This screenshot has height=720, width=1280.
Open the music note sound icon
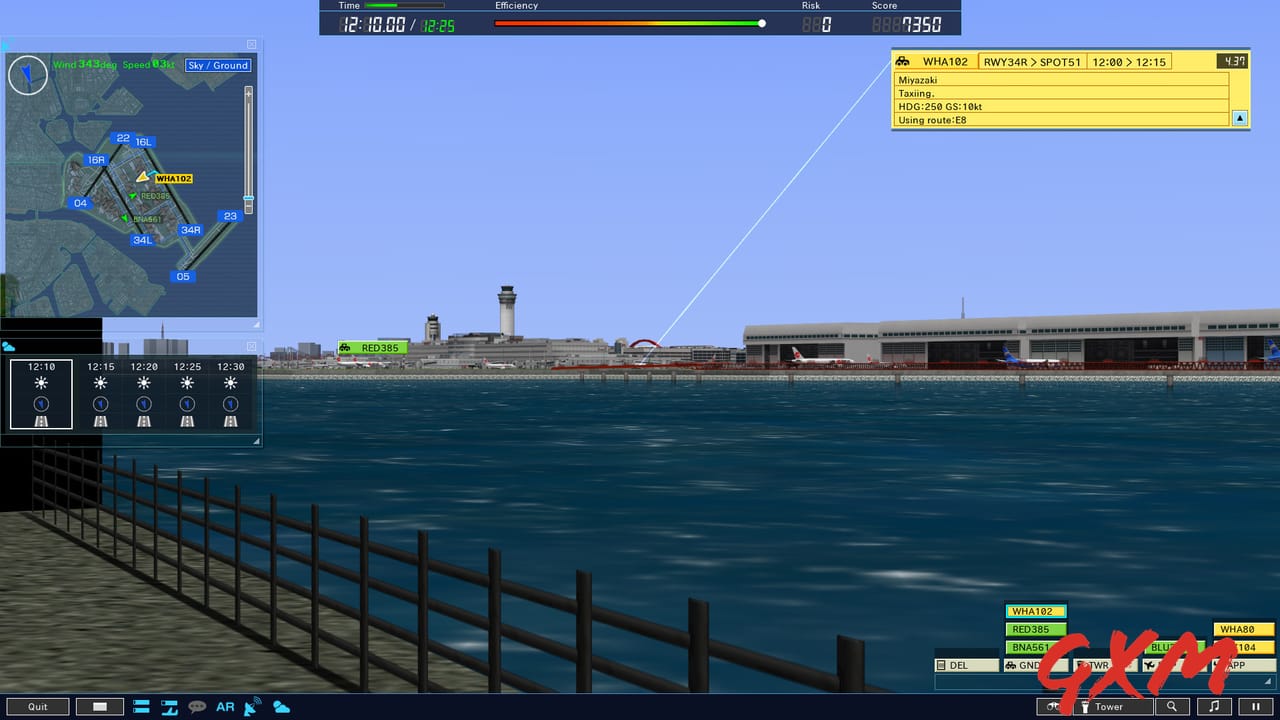pos(1213,707)
